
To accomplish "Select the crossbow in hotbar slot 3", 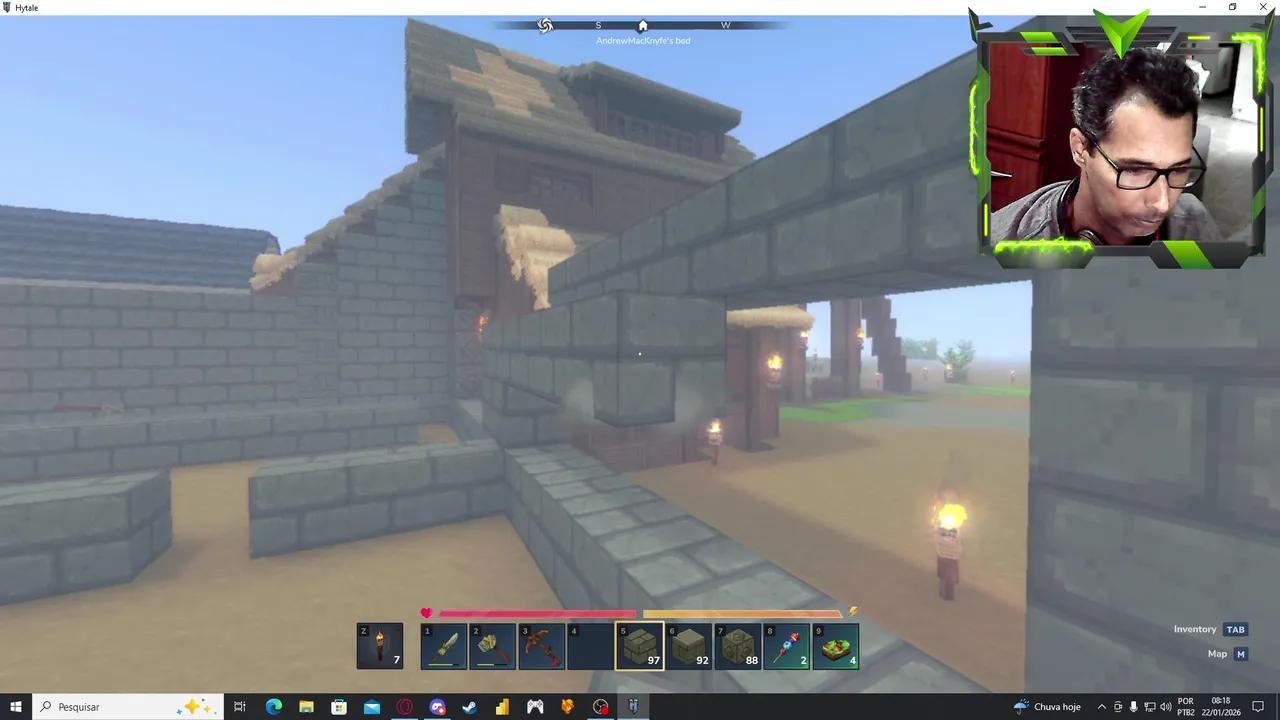I will pyautogui.click(x=541, y=646).
